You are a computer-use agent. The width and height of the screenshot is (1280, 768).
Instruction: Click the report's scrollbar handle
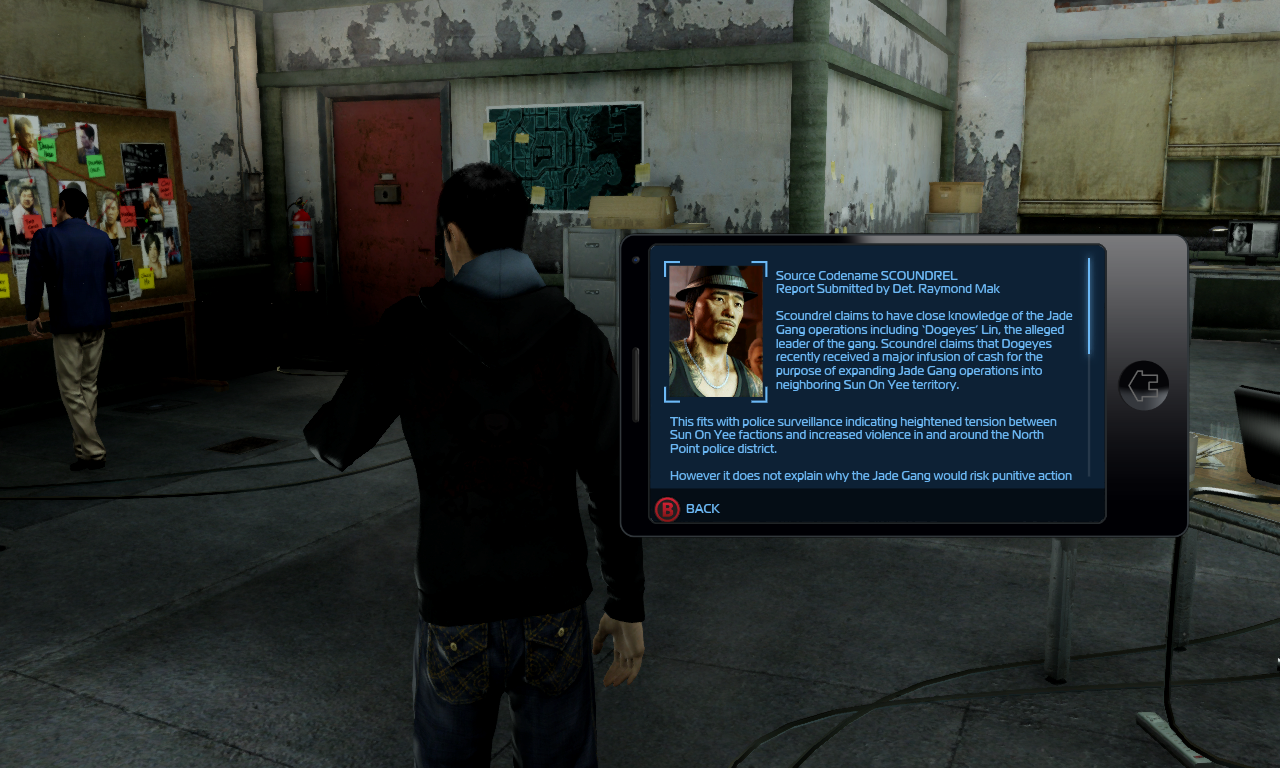click(x=1089, y=305)
